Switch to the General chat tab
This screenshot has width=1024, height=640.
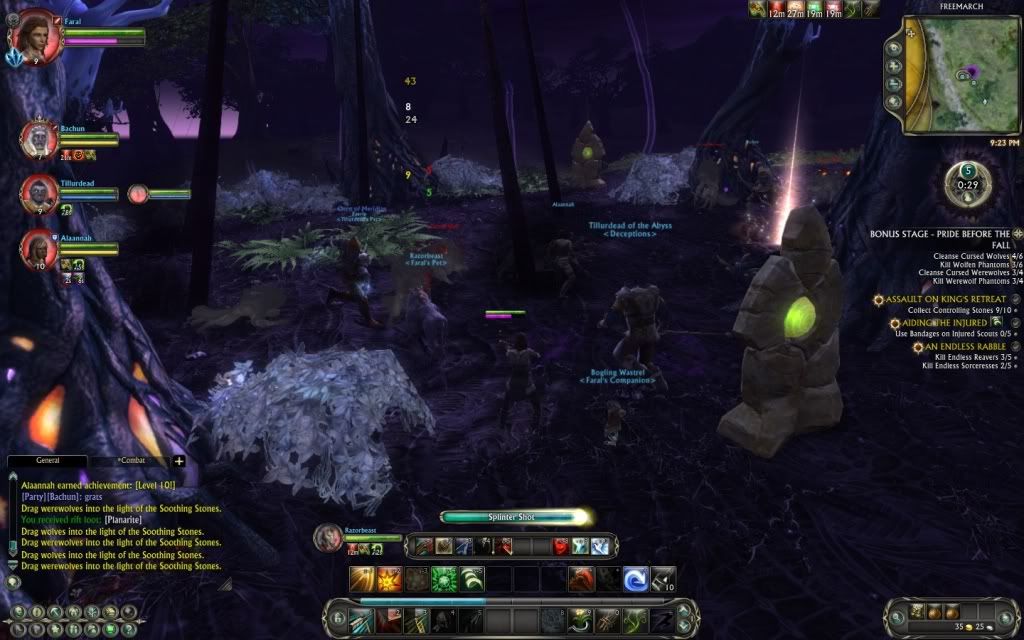click(47, 461)
